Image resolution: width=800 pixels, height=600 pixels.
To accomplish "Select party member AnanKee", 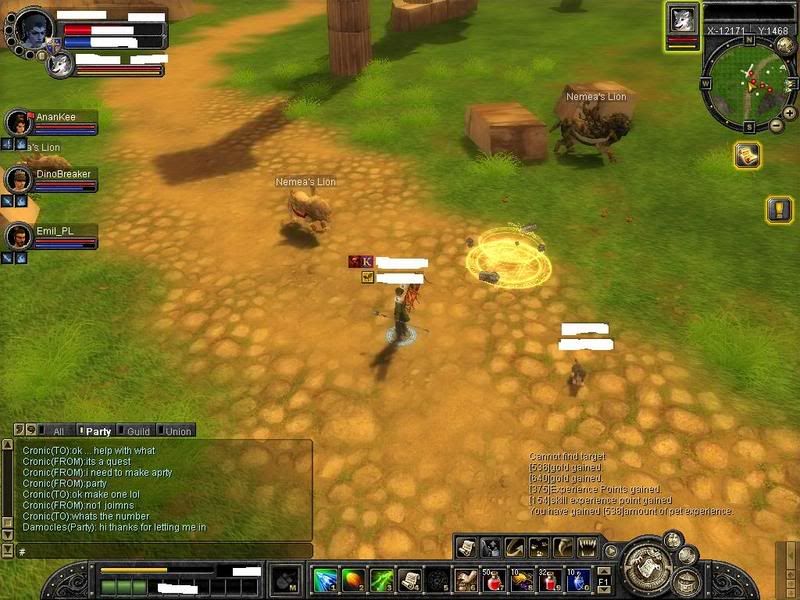I will [x=52, y=122].
